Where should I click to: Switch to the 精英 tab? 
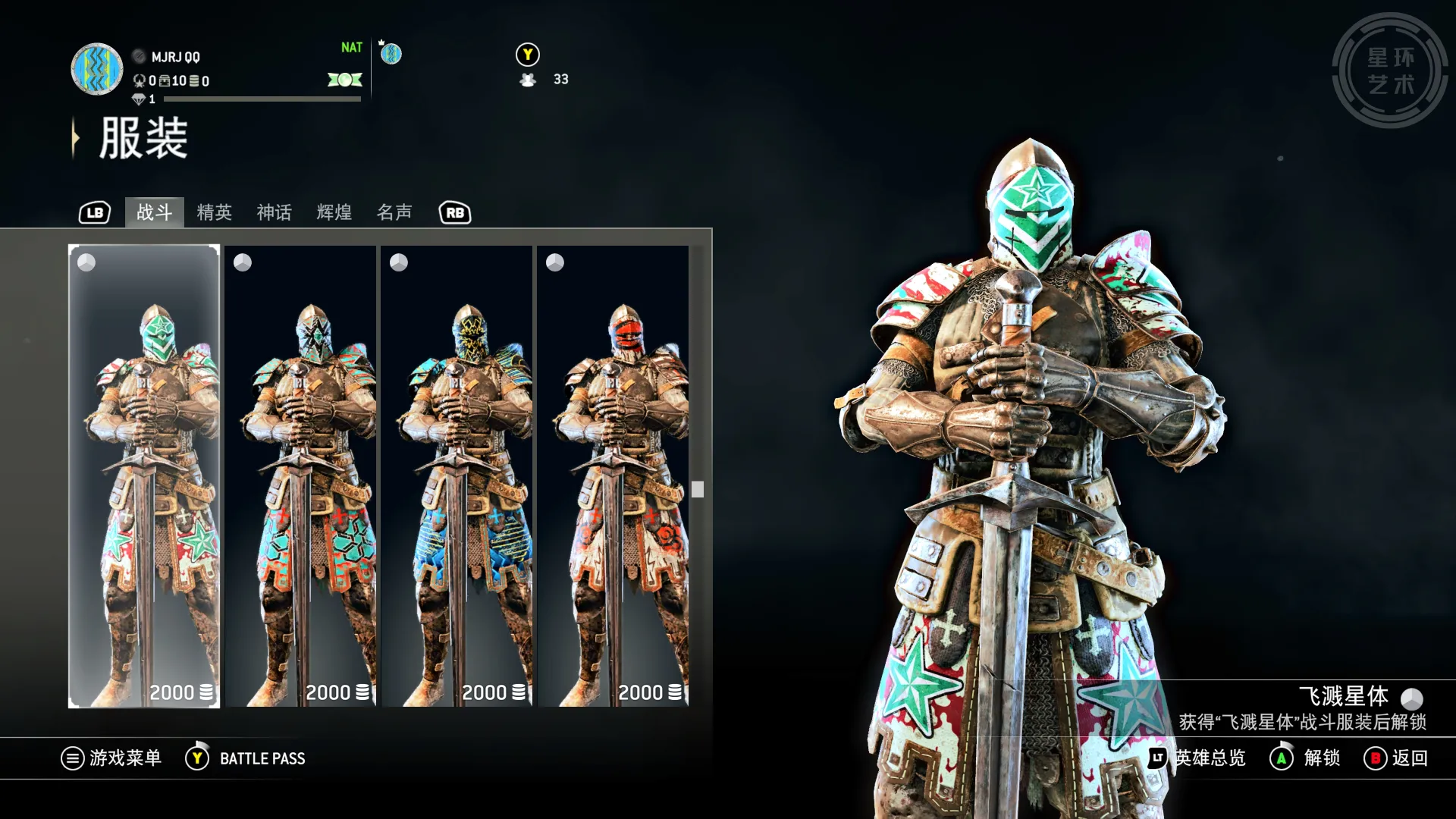(x=215, y=213)
